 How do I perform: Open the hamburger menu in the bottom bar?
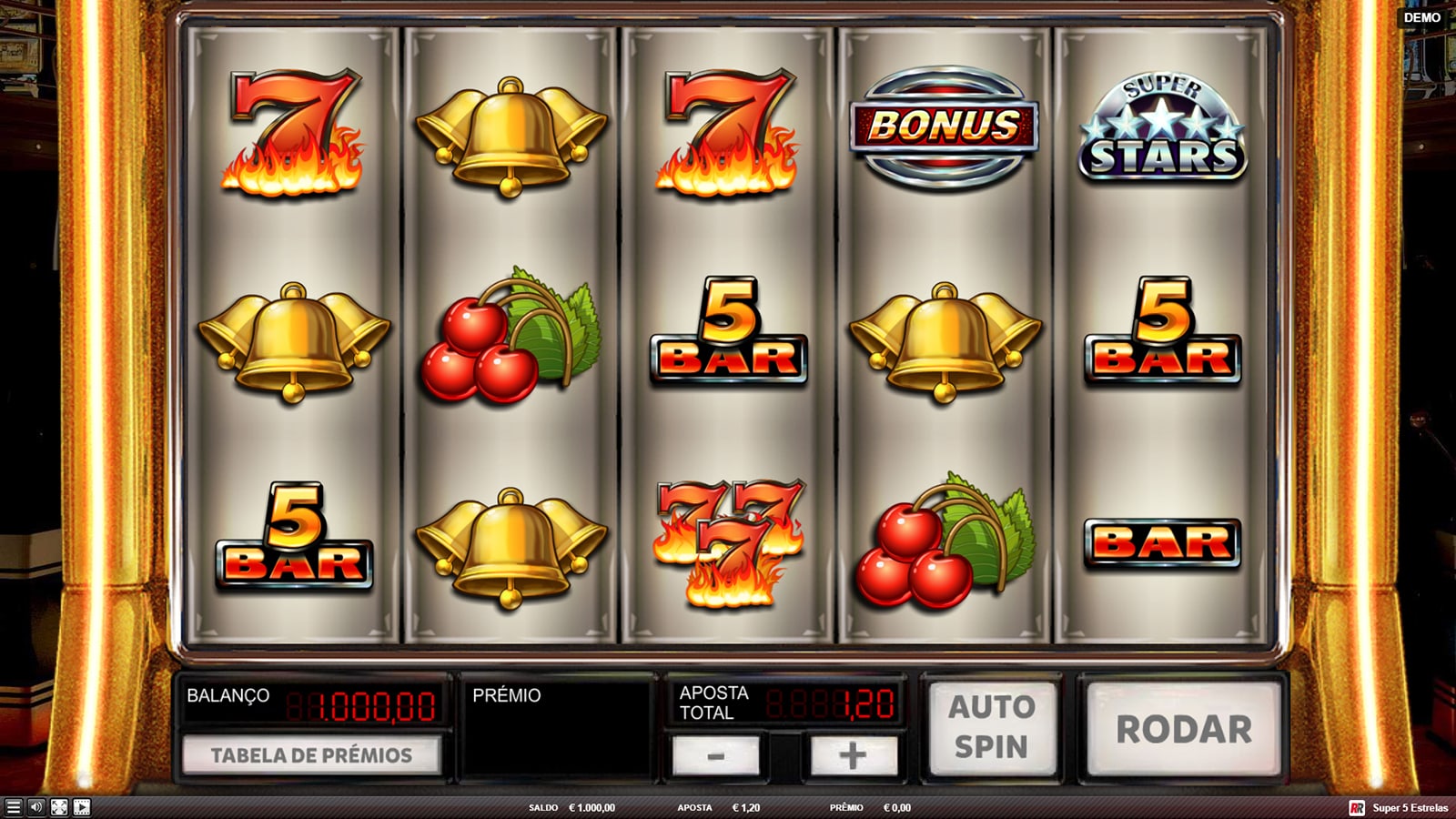click(x=13, y=807)
